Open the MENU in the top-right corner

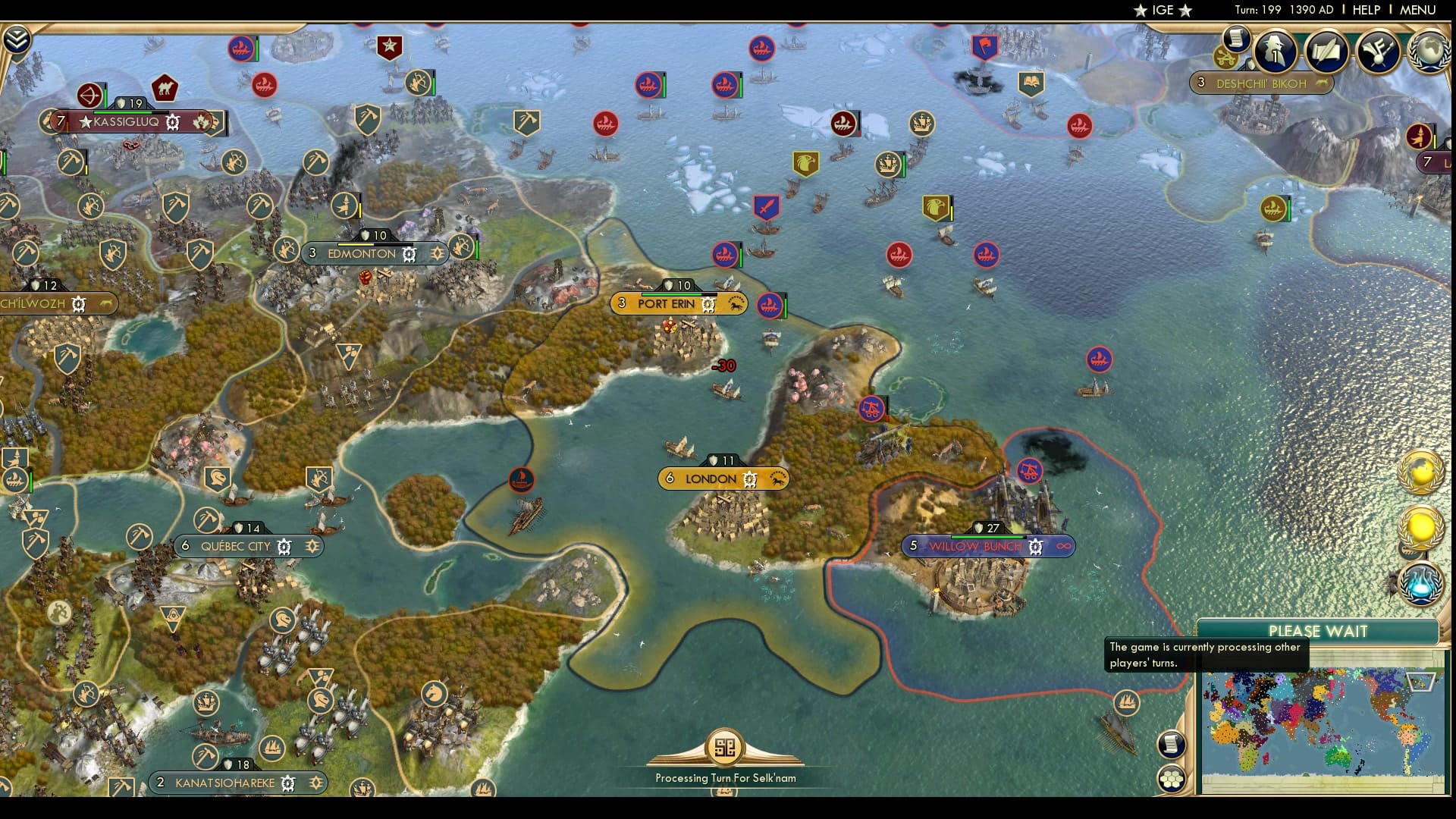(x=1418, y=10)
